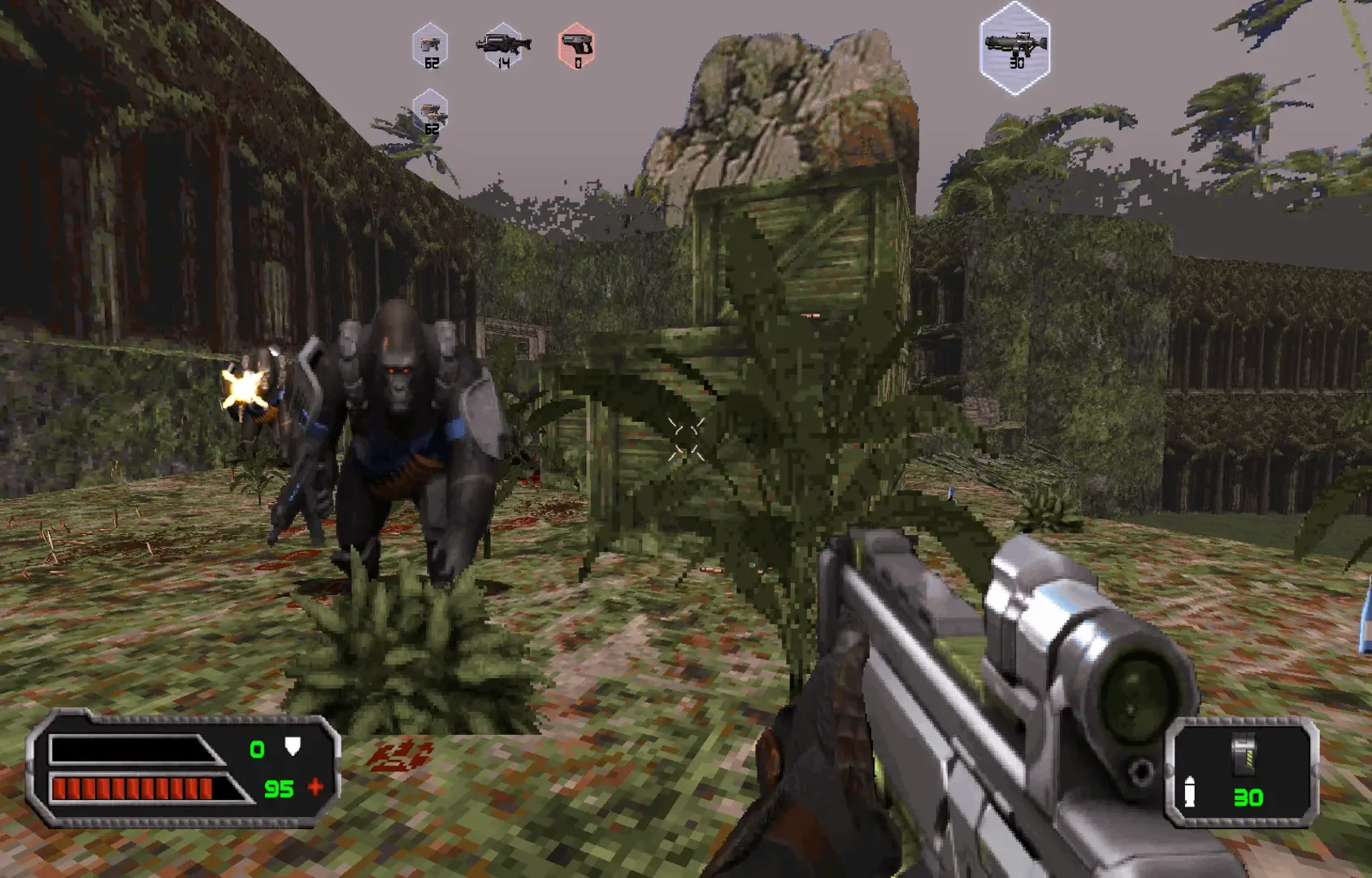
Task: Select the highlighted red pistol icon with 0 ammo
Action: pyautogui.click(x=576, y=46)
